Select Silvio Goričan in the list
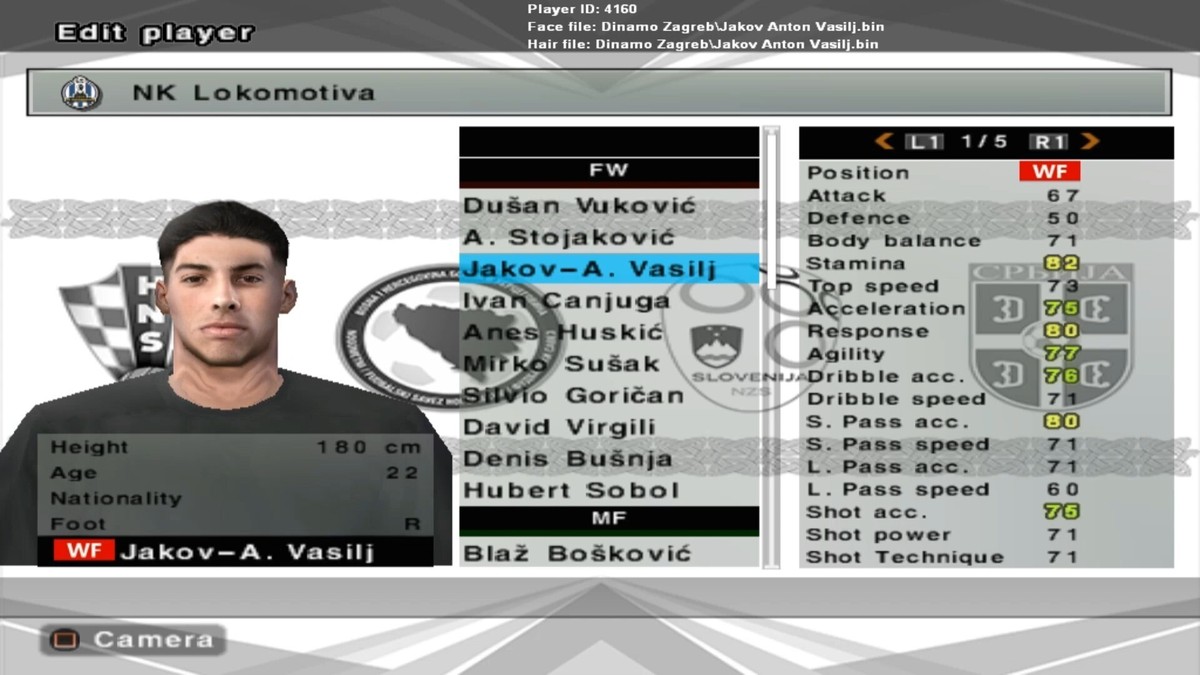Image resolution: width=1200 pixels, height=675 pixels. (573, 396)
